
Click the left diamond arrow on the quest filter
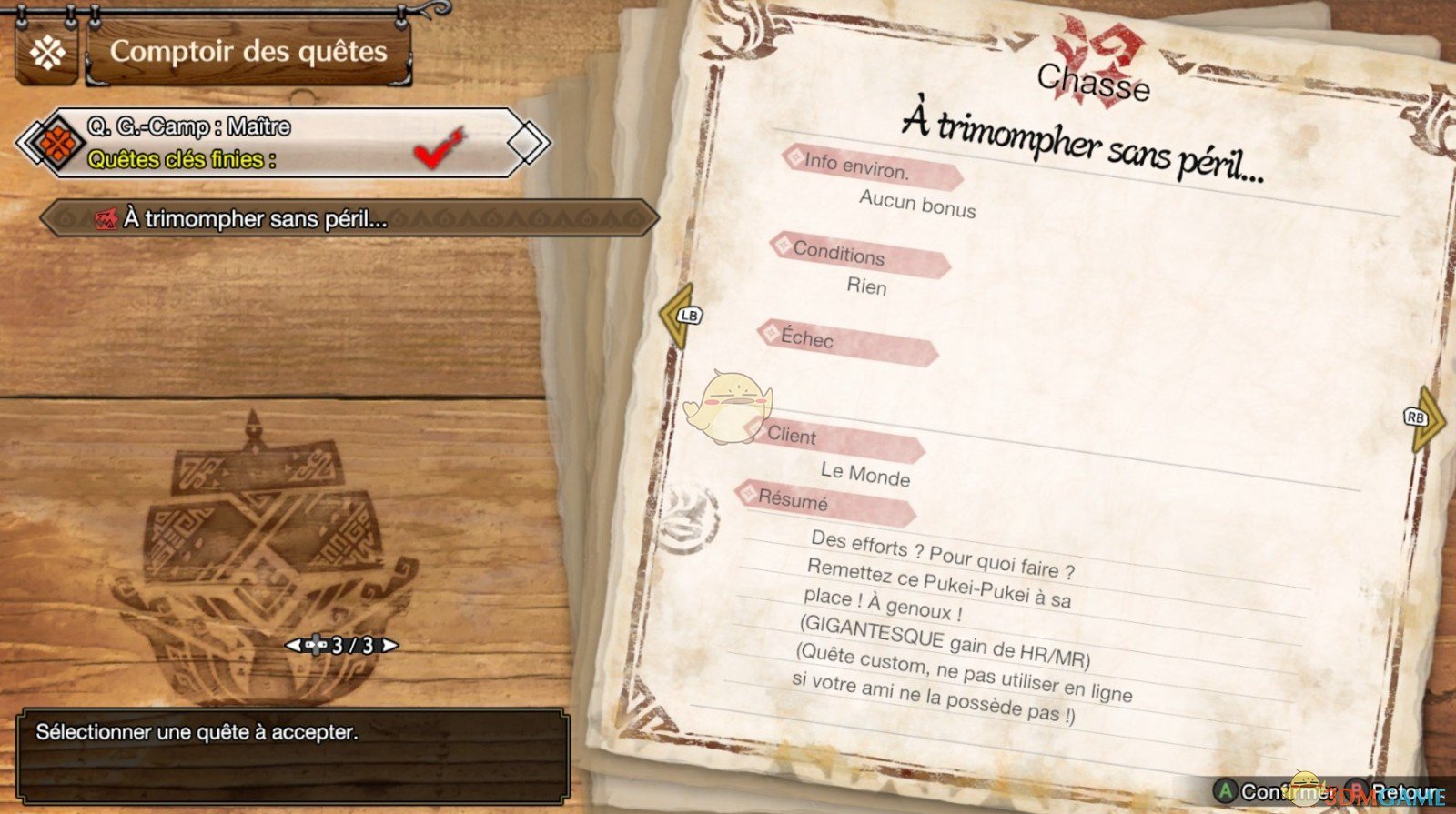[x=27, y=144]
